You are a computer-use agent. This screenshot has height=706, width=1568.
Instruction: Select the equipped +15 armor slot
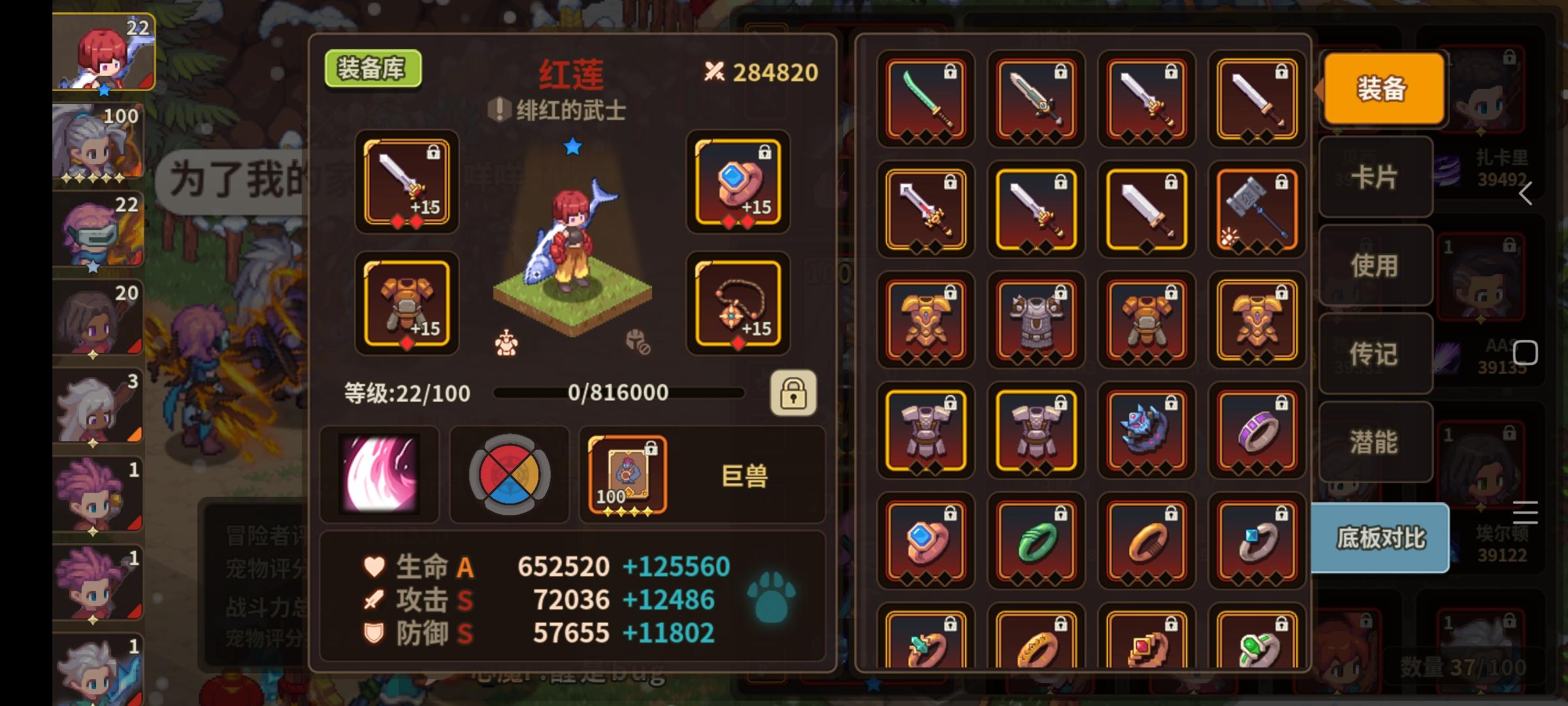[405, 305]
